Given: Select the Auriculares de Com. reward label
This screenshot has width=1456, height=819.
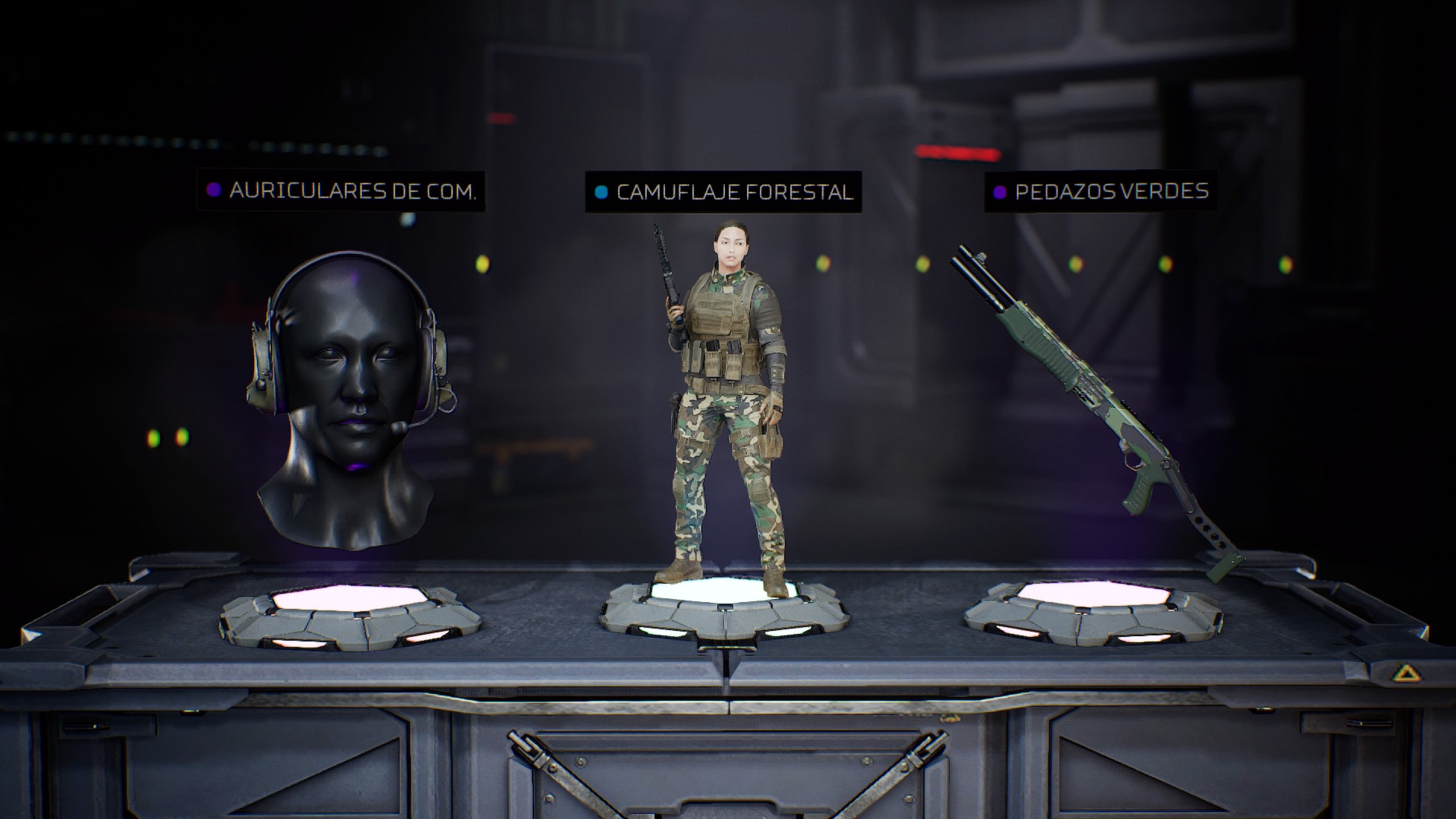Looking at the screenshot, I should (x=341, y=191).
